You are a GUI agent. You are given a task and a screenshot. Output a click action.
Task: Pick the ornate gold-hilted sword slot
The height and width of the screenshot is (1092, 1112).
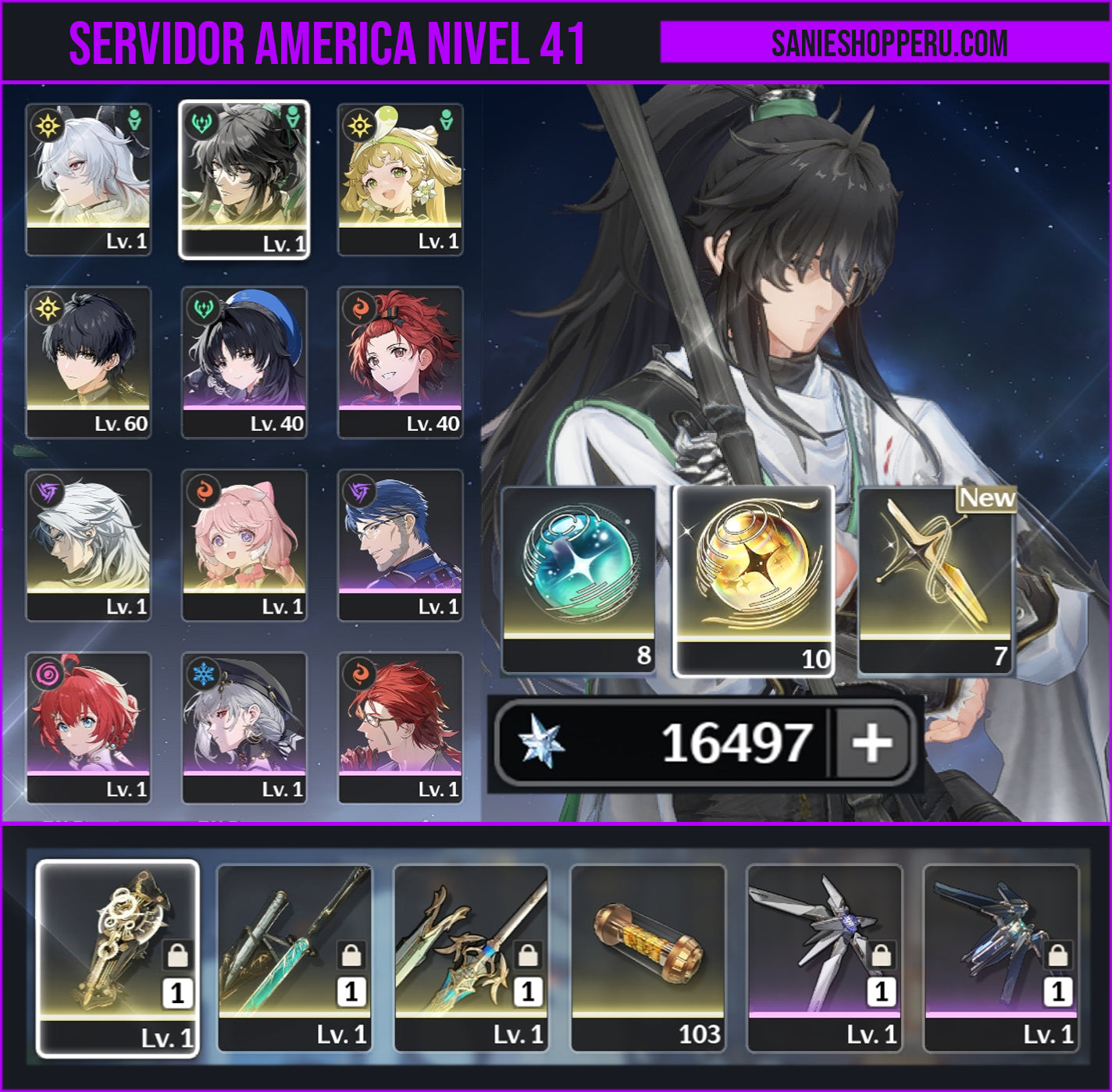[471, 958]
